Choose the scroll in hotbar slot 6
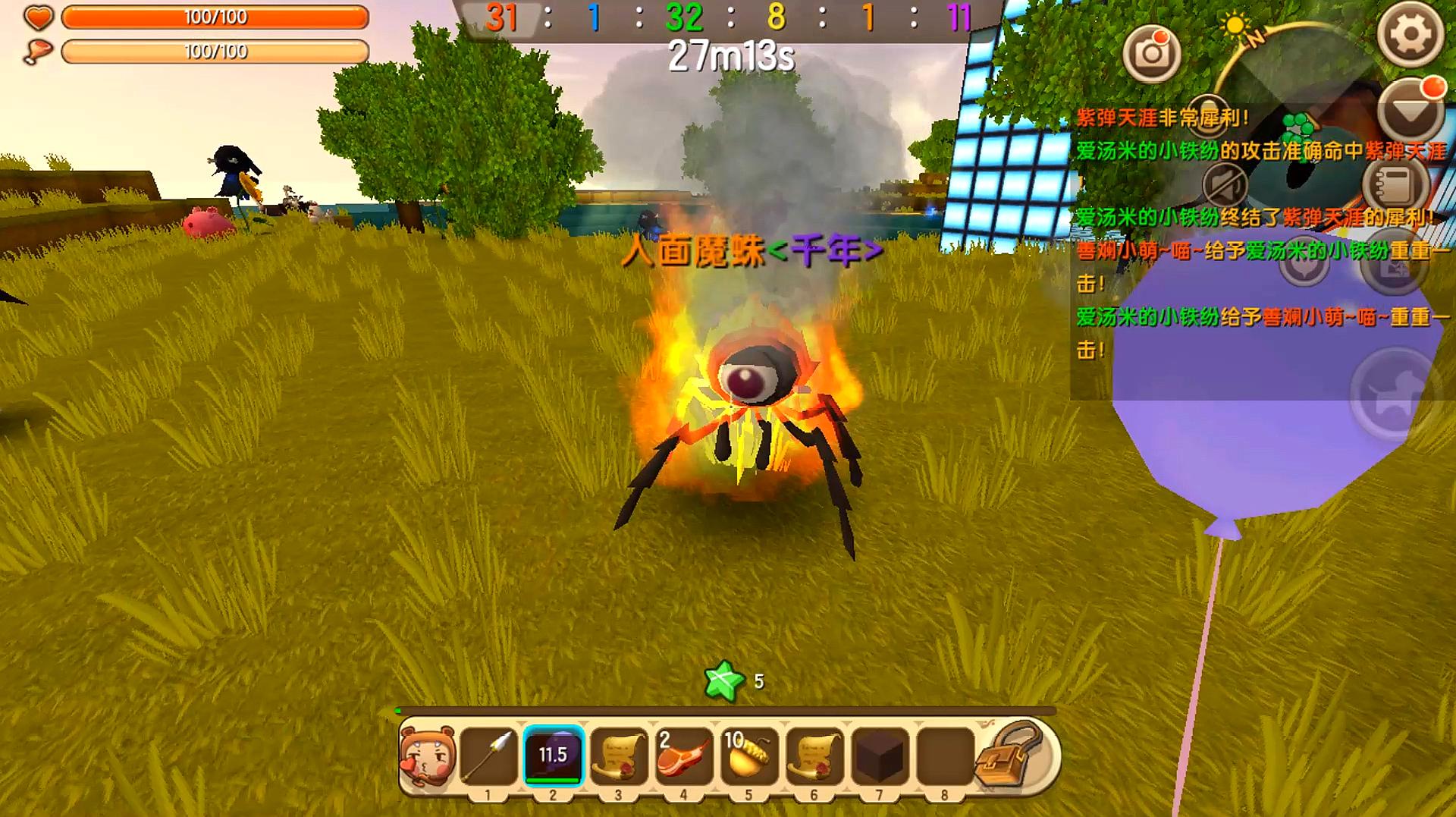 click(x=814, y=756)
